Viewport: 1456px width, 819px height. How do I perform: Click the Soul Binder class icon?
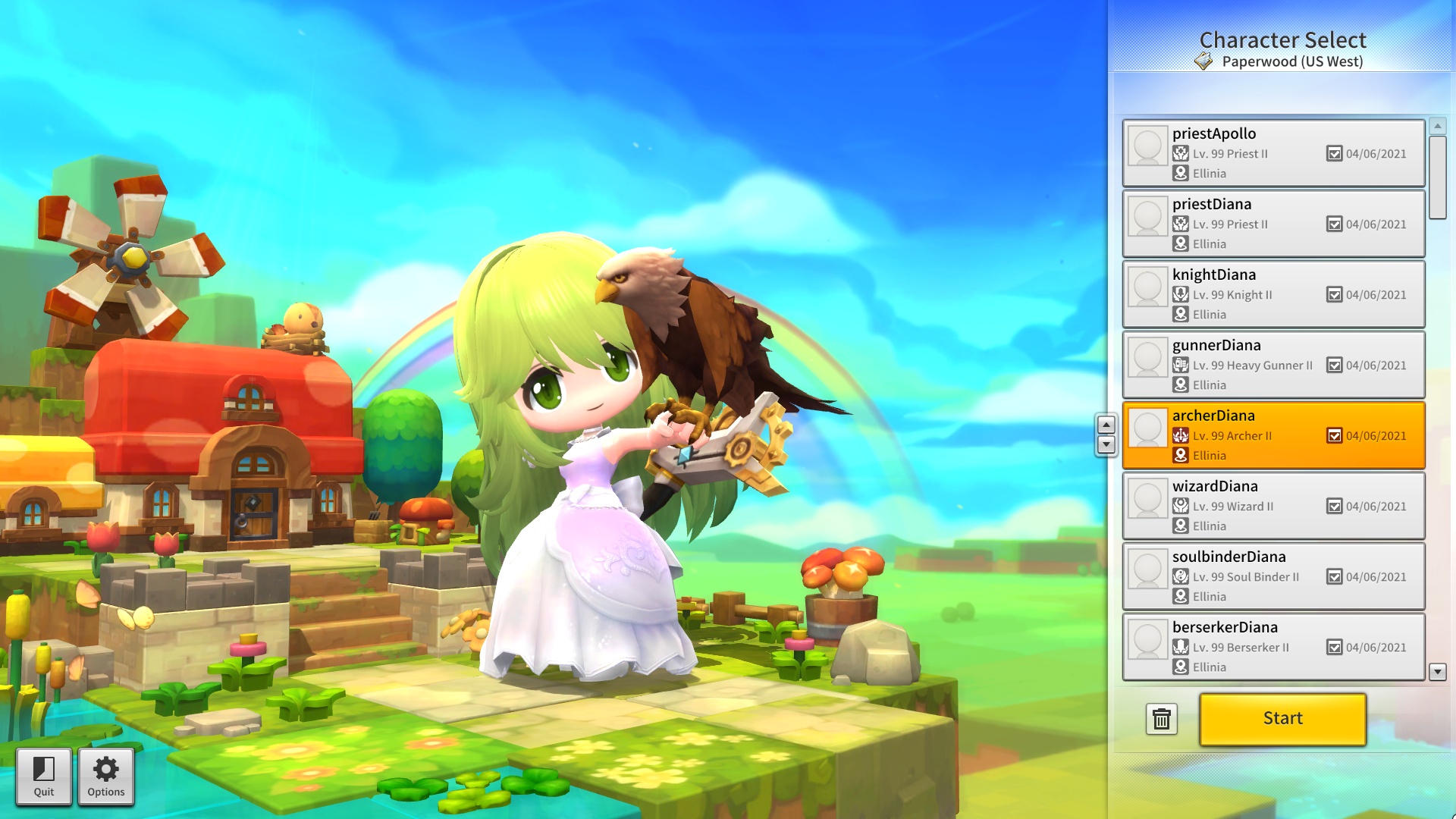1181,577
